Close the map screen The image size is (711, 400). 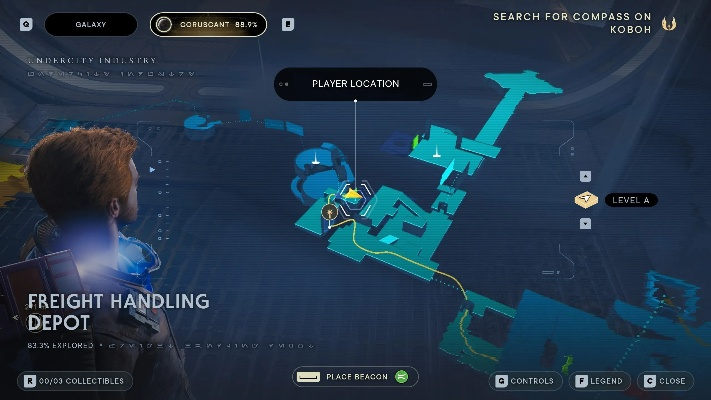click(666, 381)
